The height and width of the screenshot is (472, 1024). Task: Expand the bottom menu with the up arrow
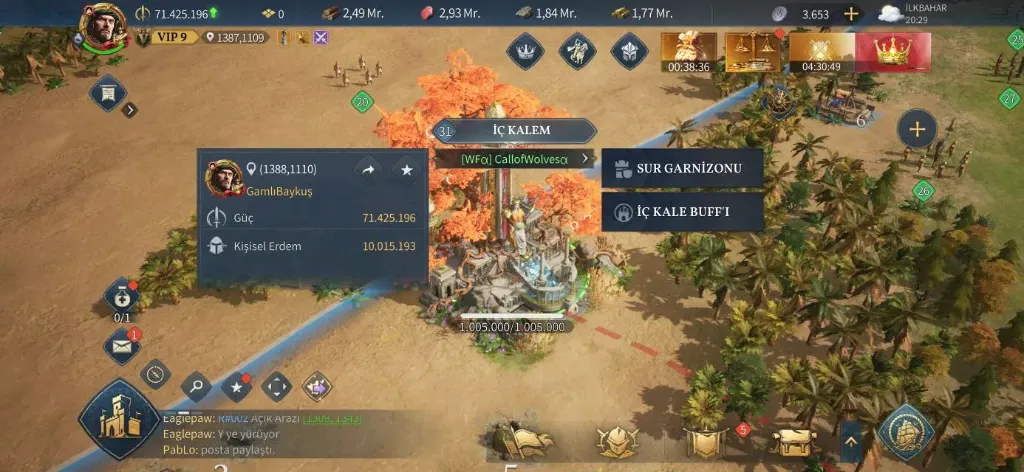(x=851, y=438)
